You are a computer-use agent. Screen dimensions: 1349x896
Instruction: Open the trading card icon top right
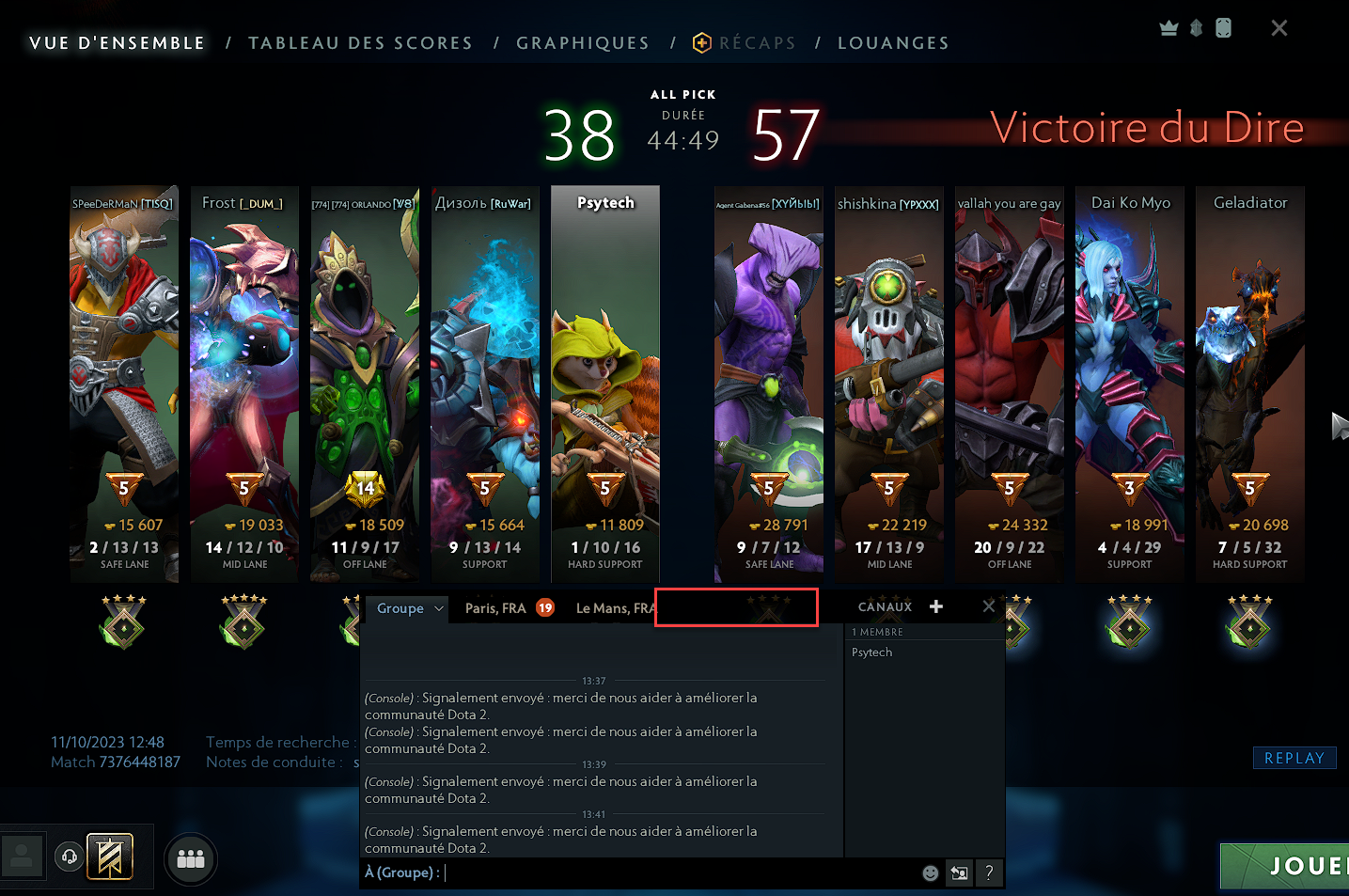pyautogui.click(x=1224, y=27)
